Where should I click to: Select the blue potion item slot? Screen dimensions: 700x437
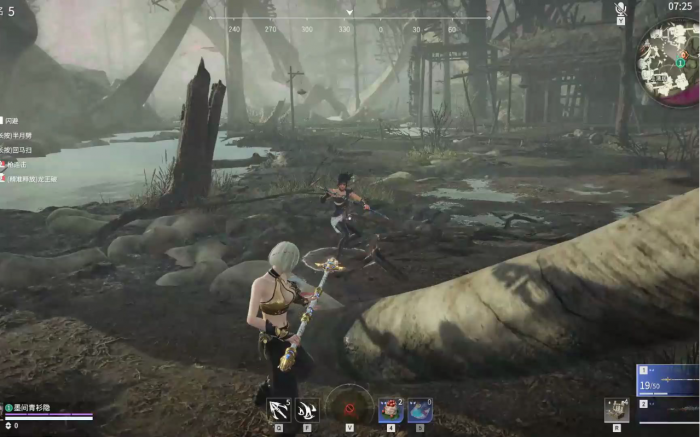pos(420,409)
